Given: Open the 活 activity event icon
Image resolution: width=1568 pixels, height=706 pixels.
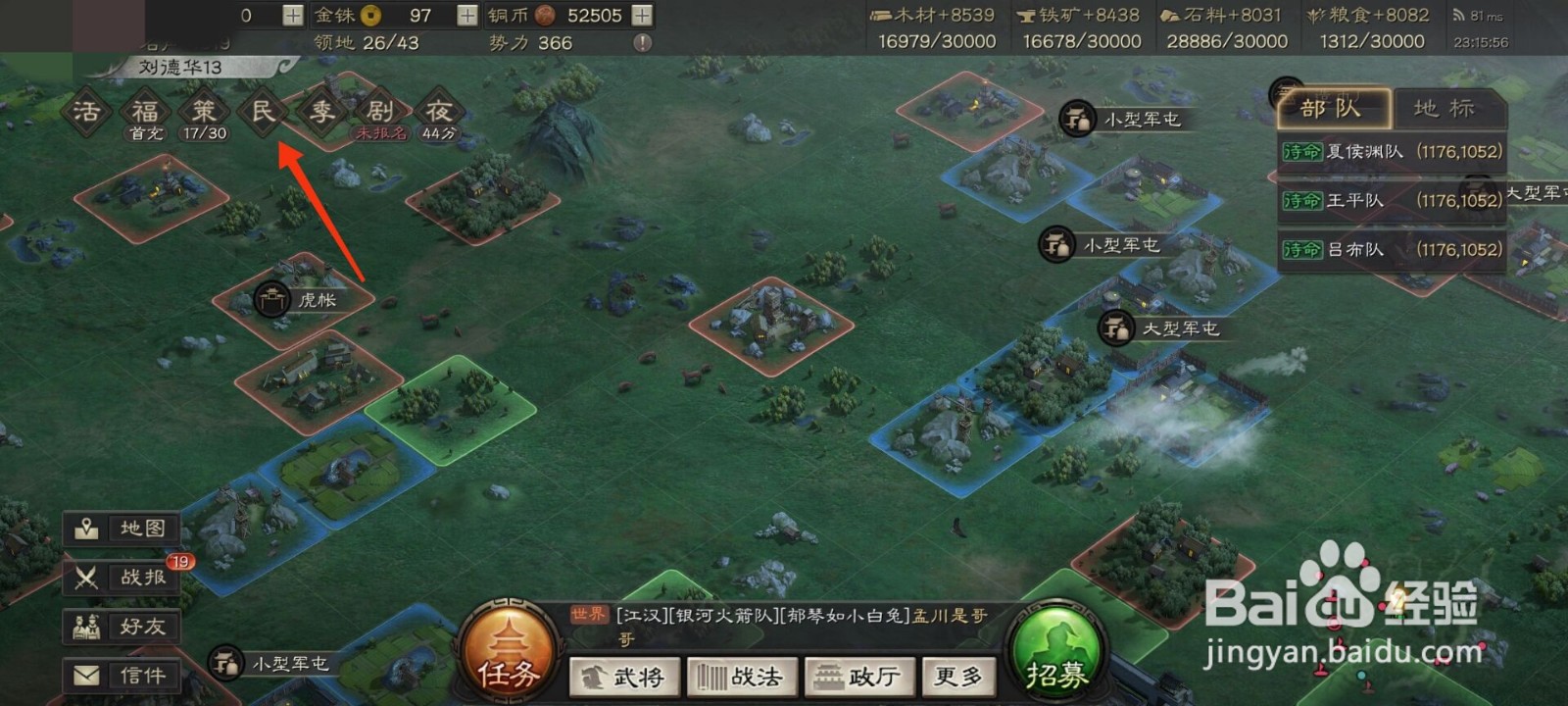Looking at the screenshot, I should 85,111.
